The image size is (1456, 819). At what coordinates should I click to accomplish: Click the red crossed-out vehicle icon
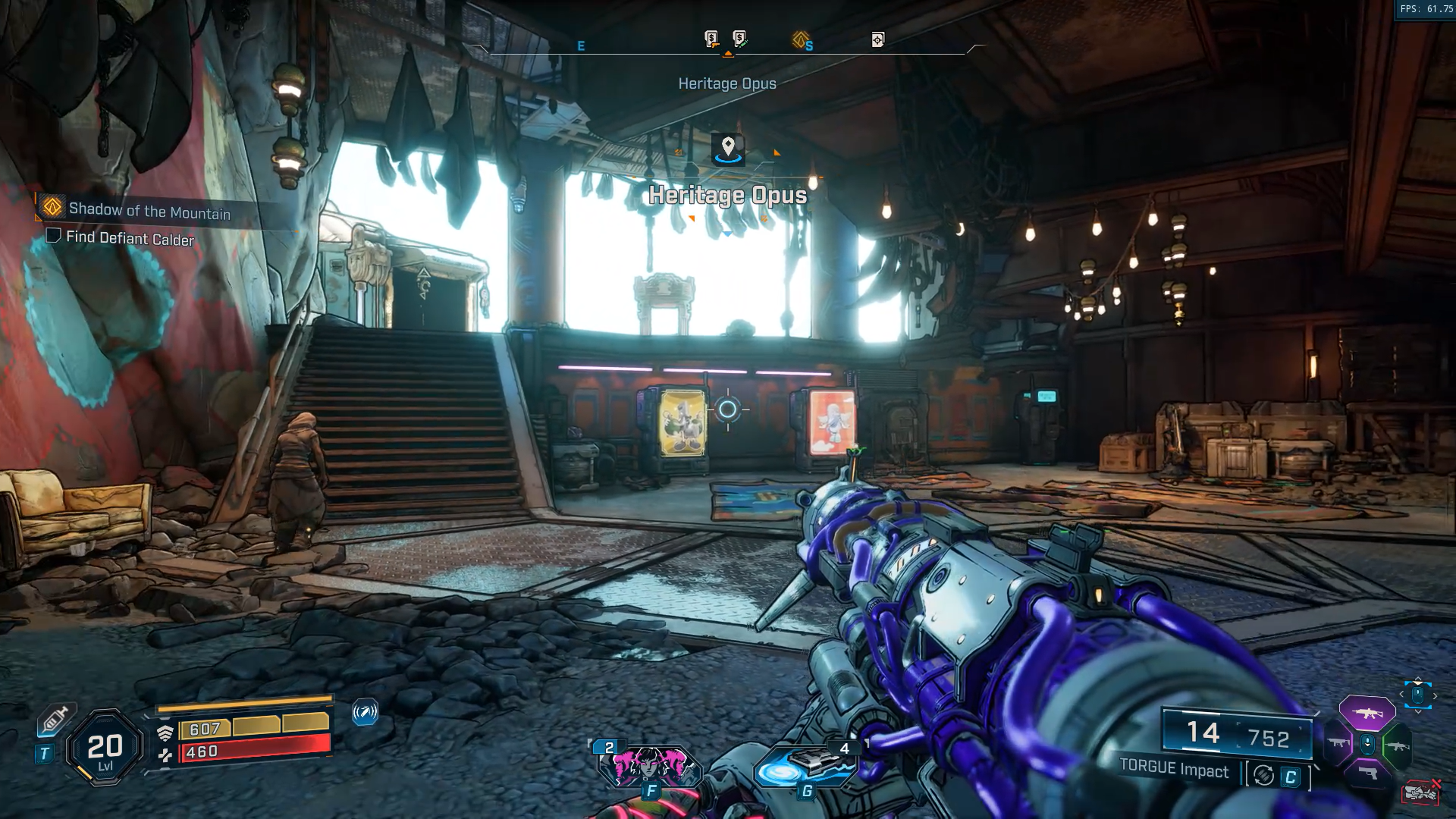(x=1420, y=792)
